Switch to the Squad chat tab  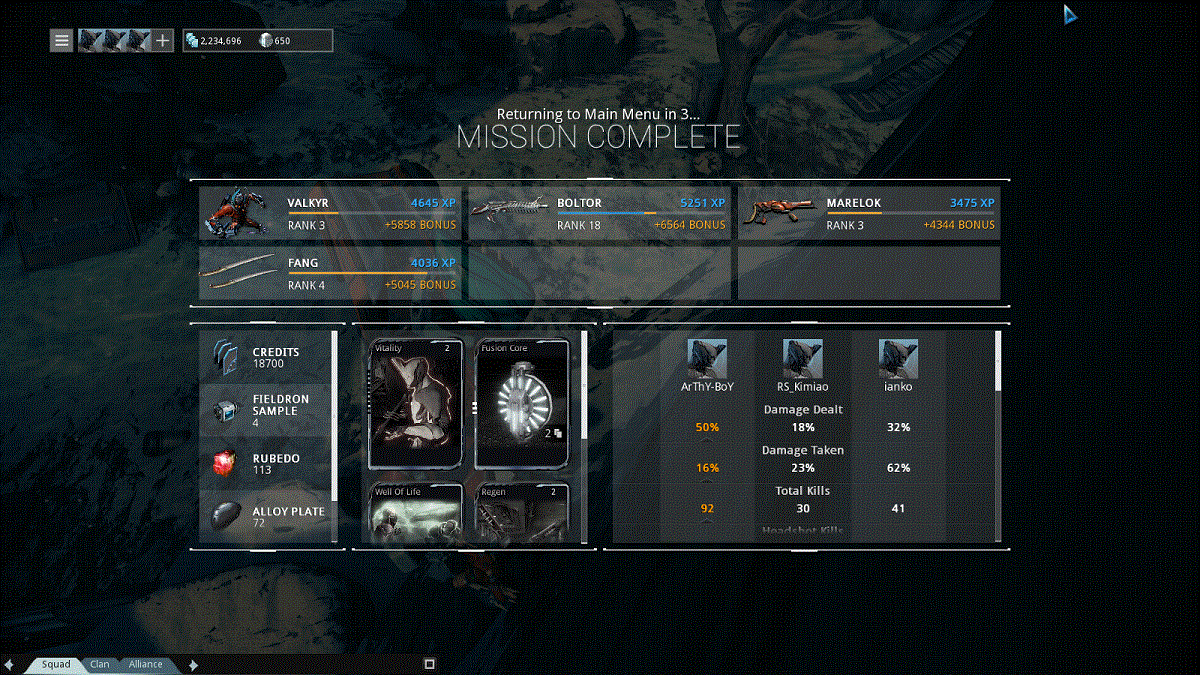(56, 664)
